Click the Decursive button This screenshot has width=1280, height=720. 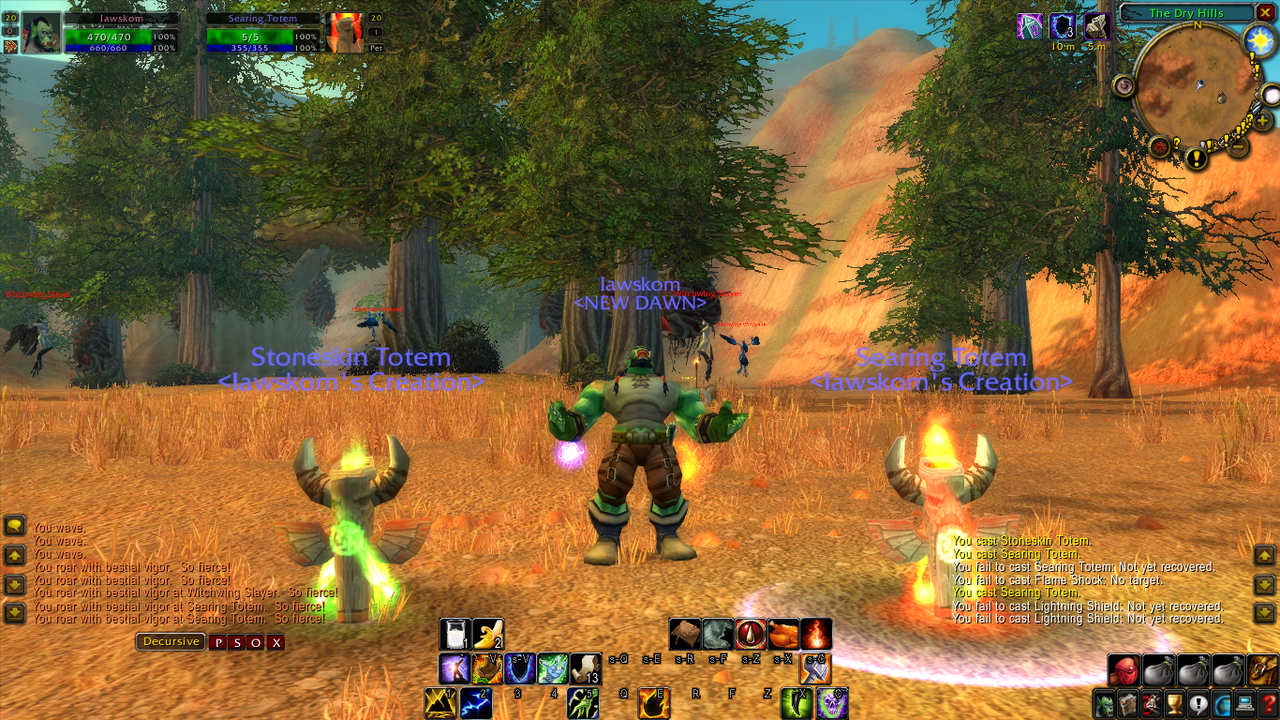(171, 642)
